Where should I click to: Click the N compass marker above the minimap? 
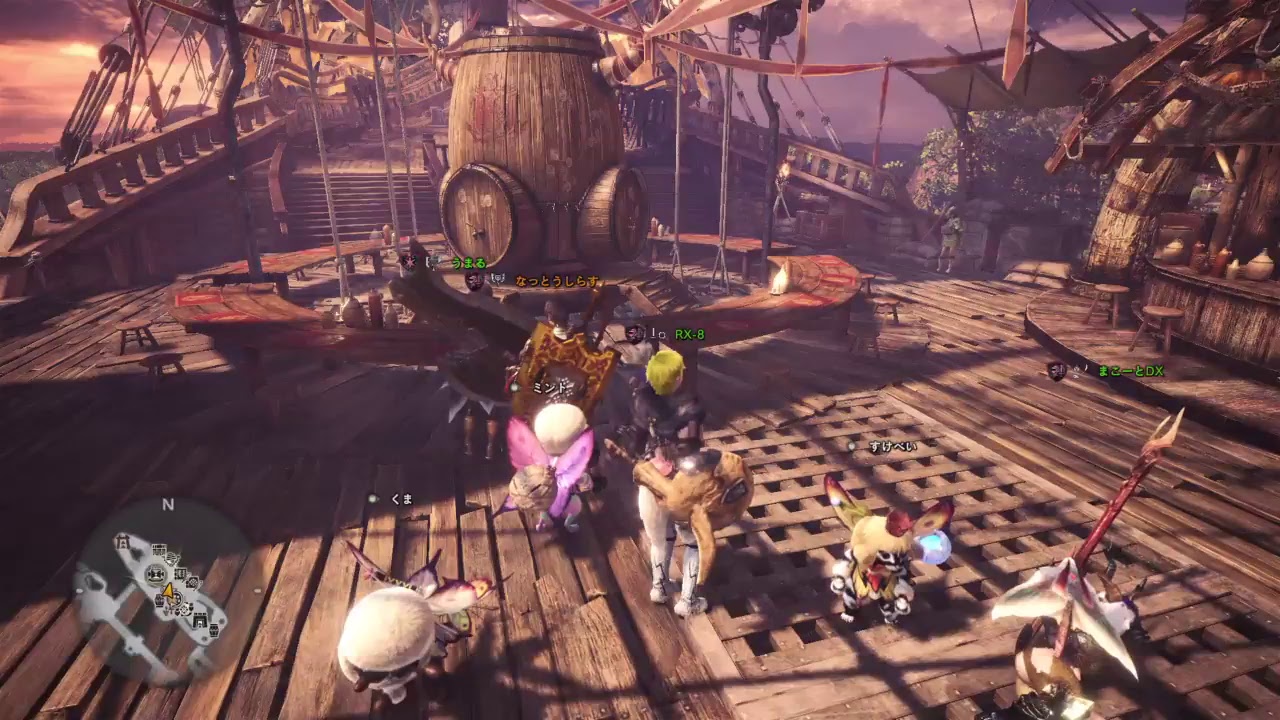(167, 503)
